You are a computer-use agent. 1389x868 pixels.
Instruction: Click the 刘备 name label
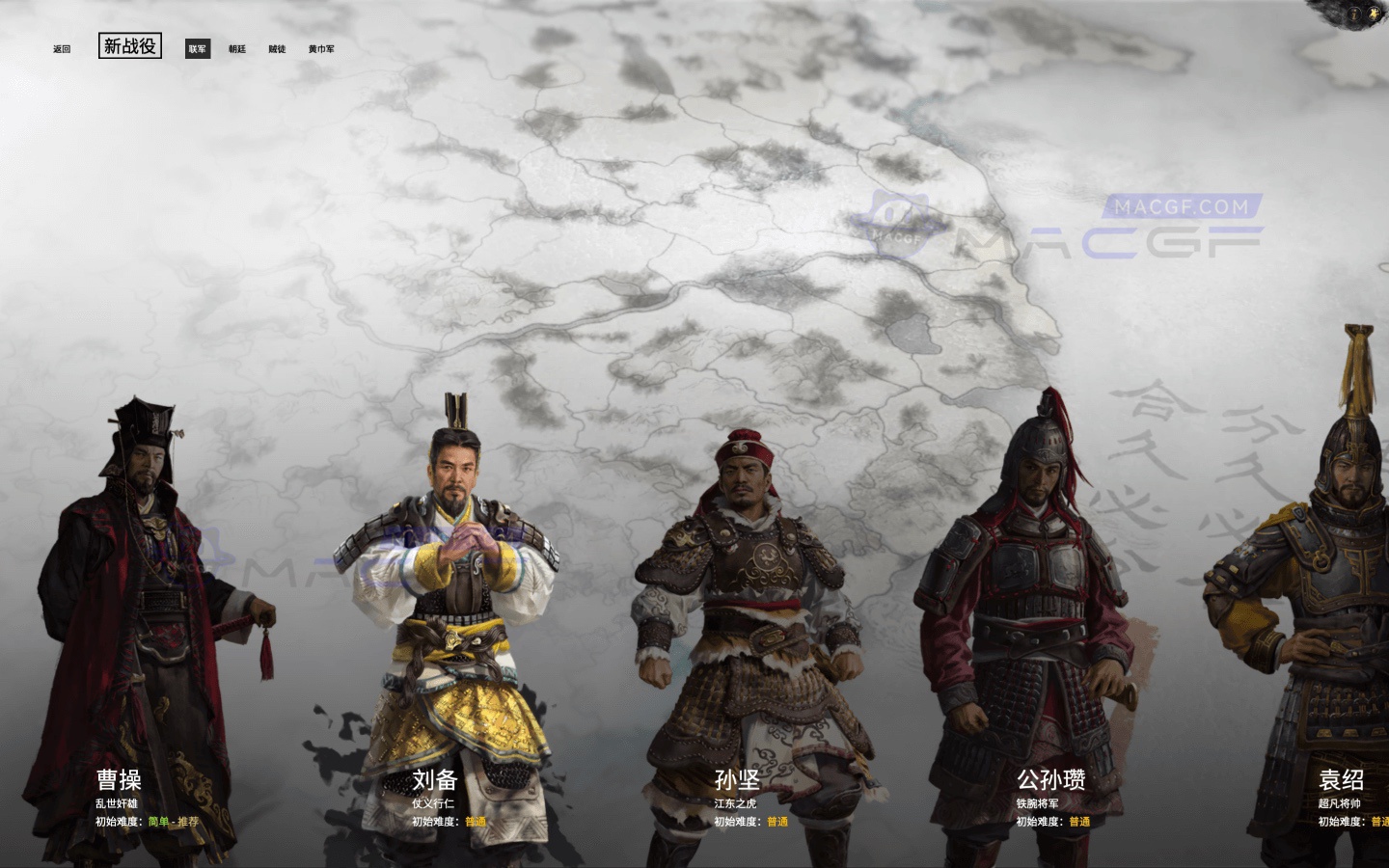(437, 780)
